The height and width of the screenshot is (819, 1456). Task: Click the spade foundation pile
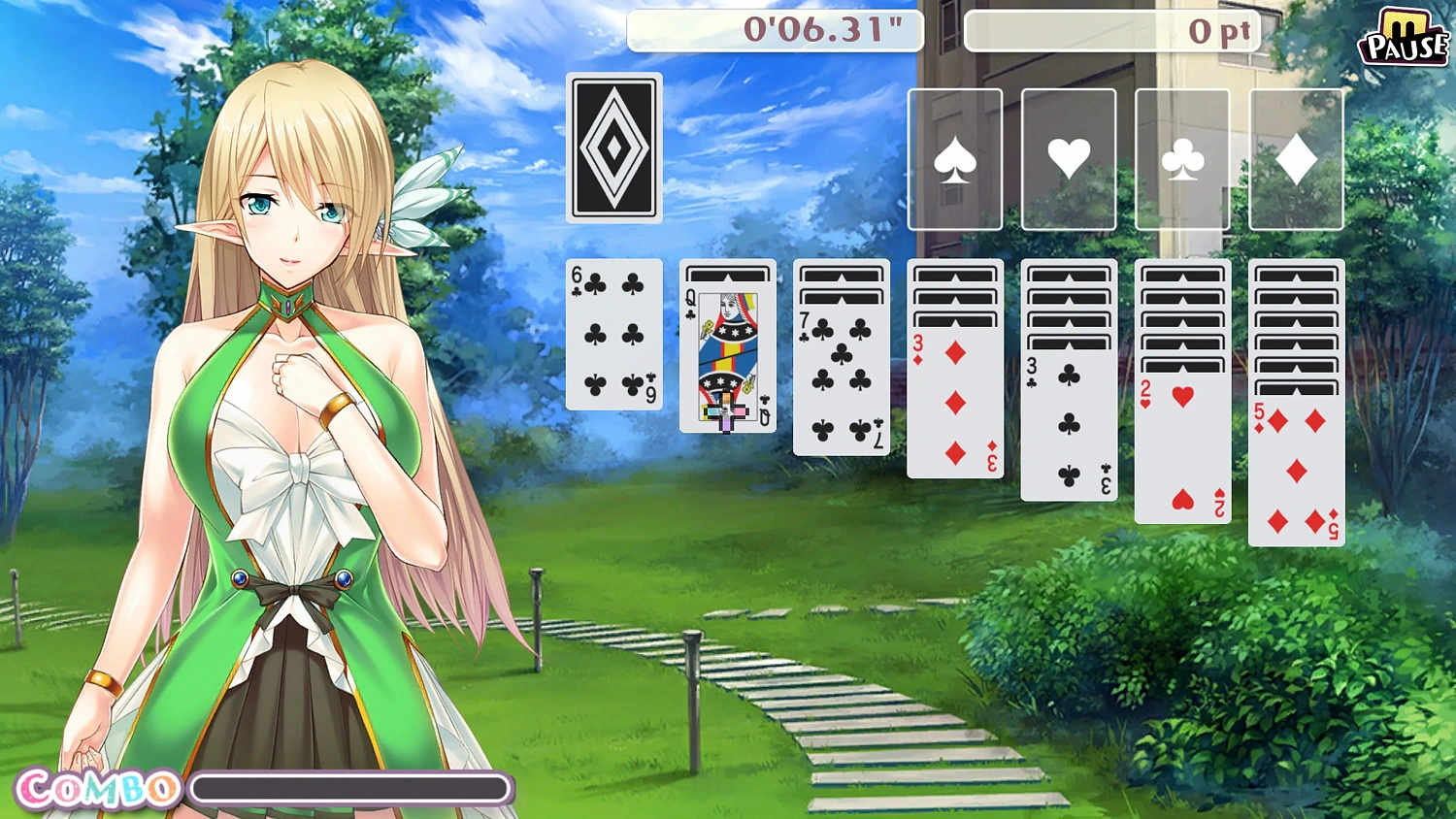[x=955, y=158]
